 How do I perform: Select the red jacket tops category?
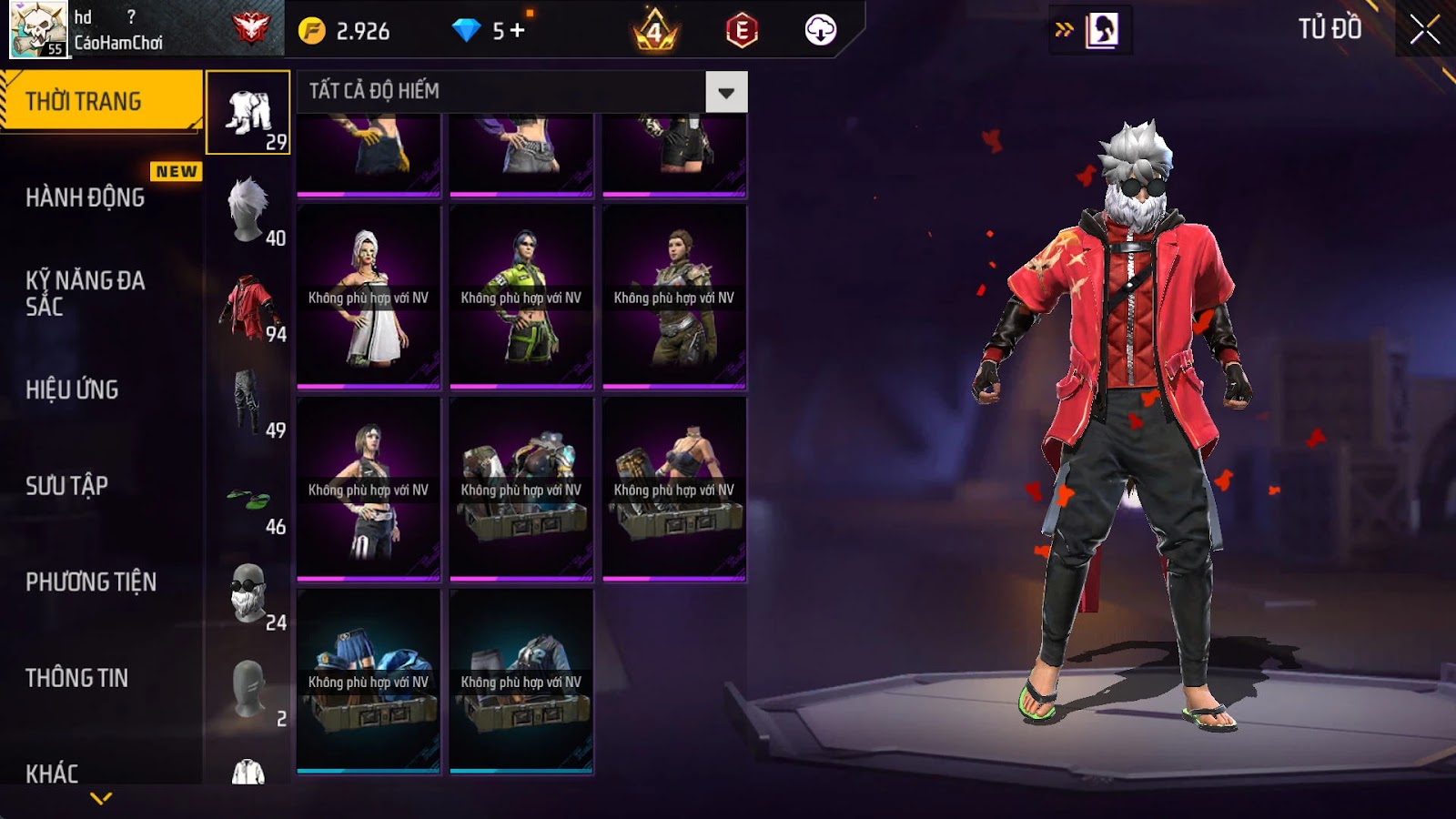248,306
